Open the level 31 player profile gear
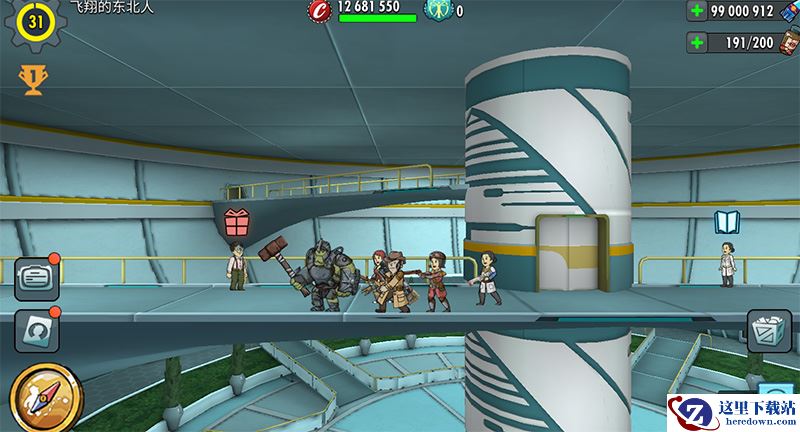The width and height of the screenshot is (800, 432). (35, 22)
